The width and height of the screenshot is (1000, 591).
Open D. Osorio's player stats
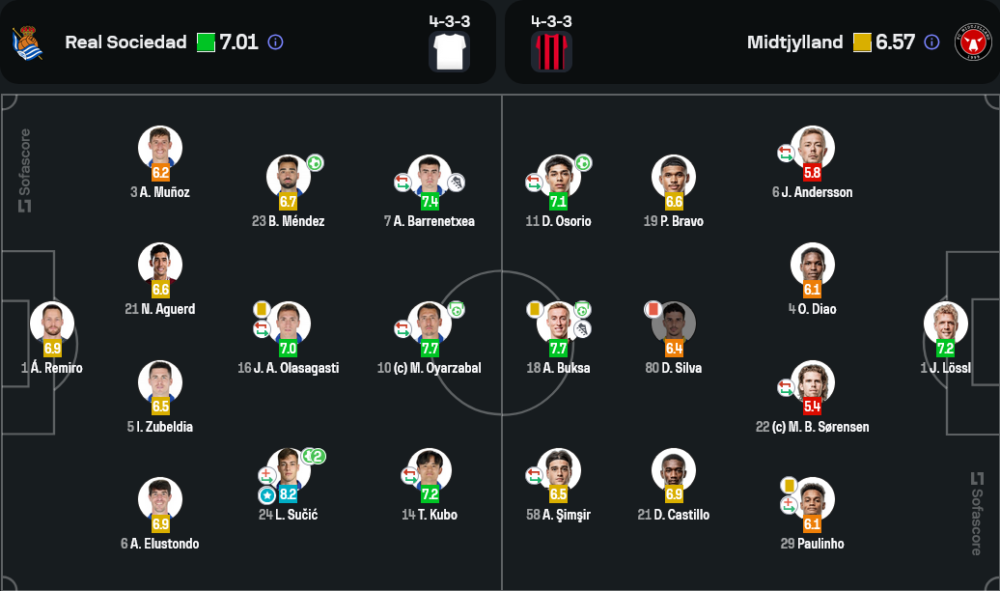pyautogui.click(x=558, y=176)
